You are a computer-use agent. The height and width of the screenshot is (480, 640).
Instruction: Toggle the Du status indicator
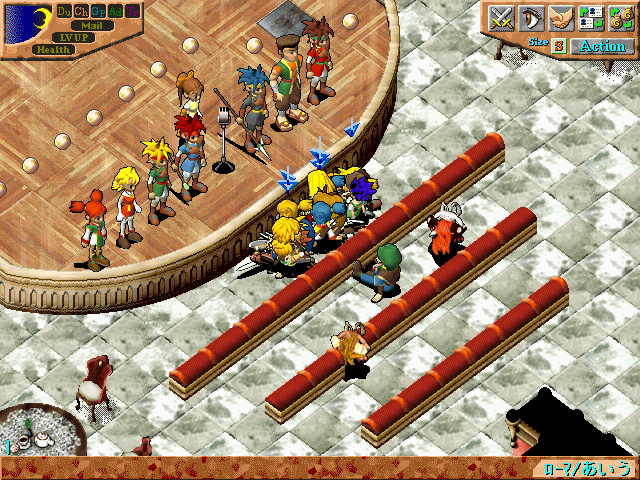64,11
